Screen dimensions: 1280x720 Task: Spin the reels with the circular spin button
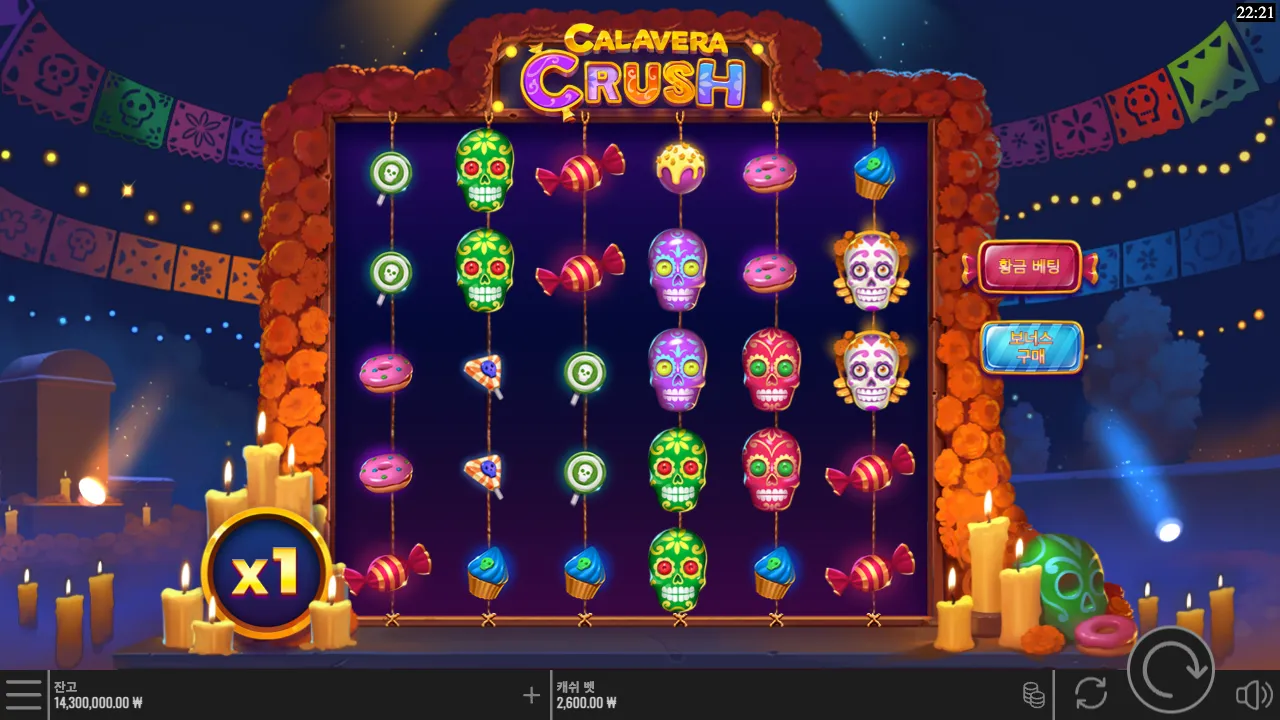coord(1172,670)
